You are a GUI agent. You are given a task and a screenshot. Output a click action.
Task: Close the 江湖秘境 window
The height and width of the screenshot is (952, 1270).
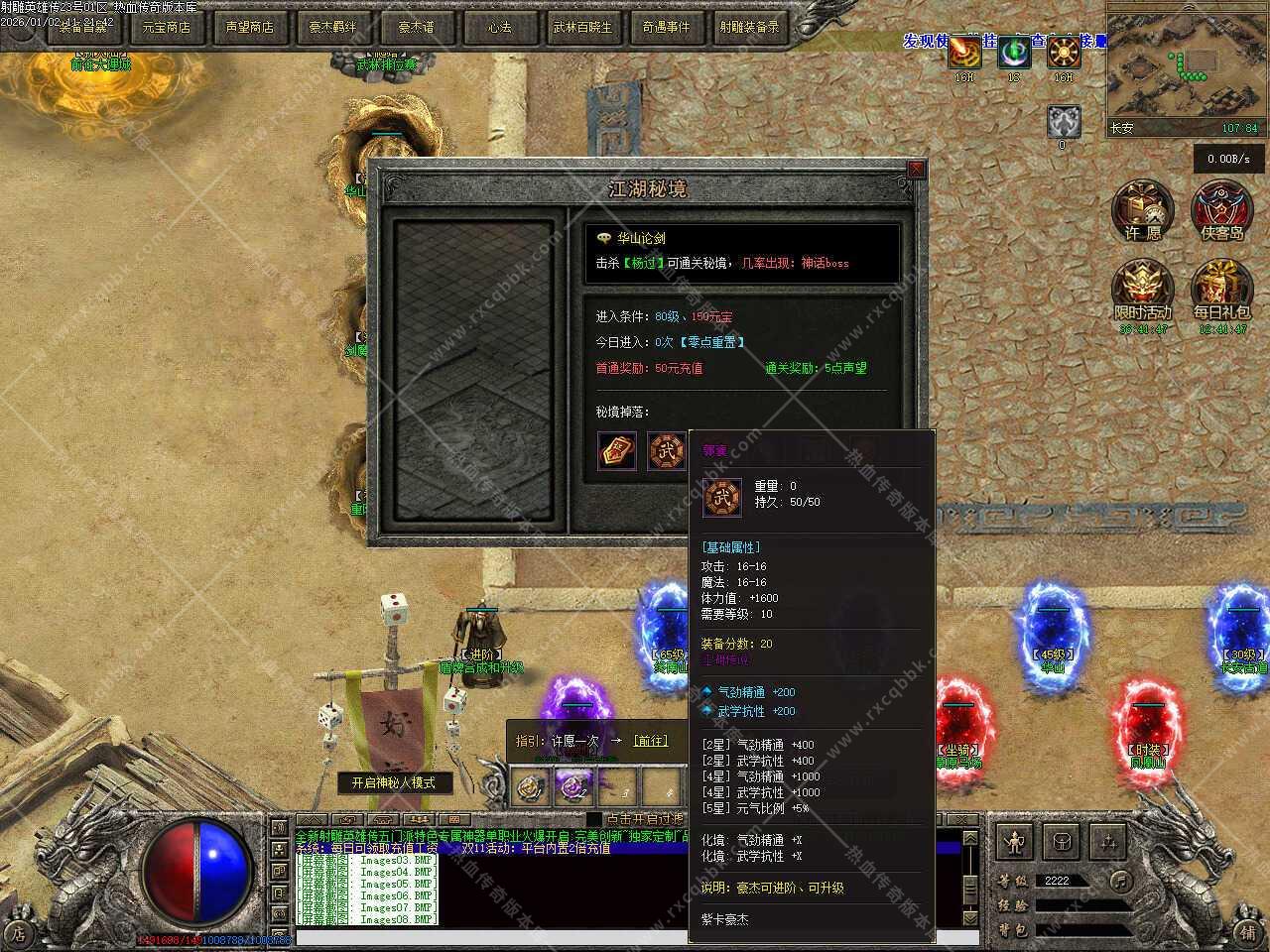pos(916,170)
